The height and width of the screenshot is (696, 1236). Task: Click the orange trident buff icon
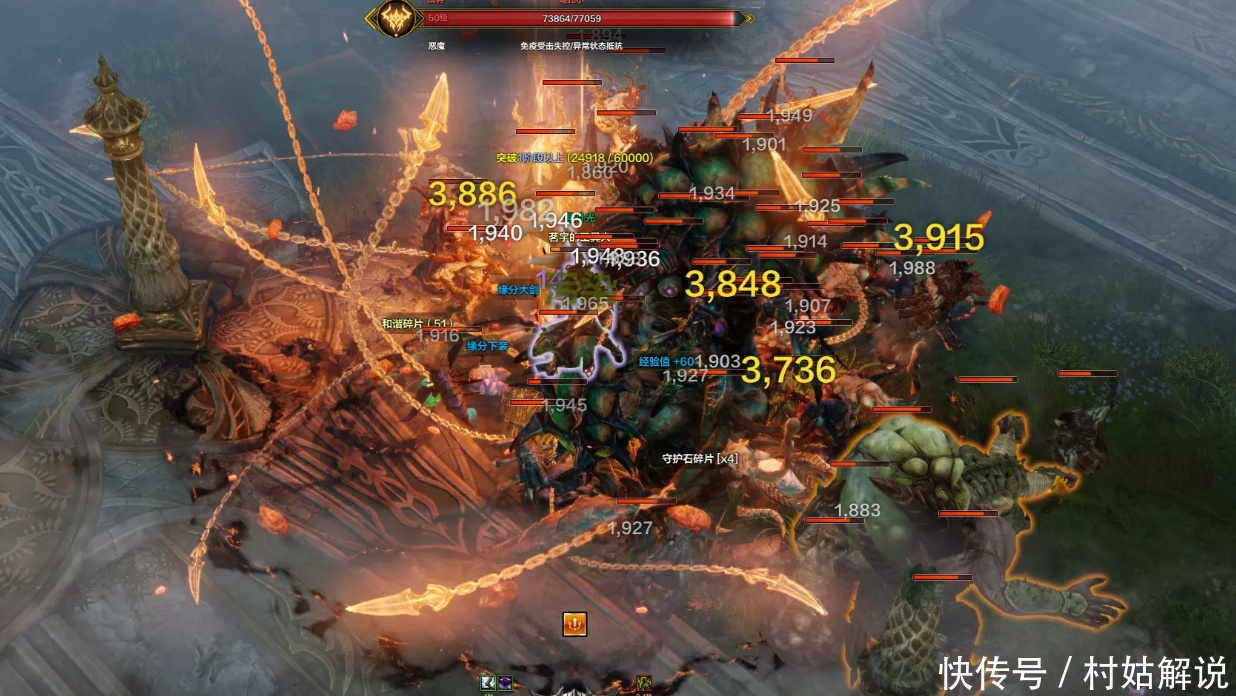point(574,624)
